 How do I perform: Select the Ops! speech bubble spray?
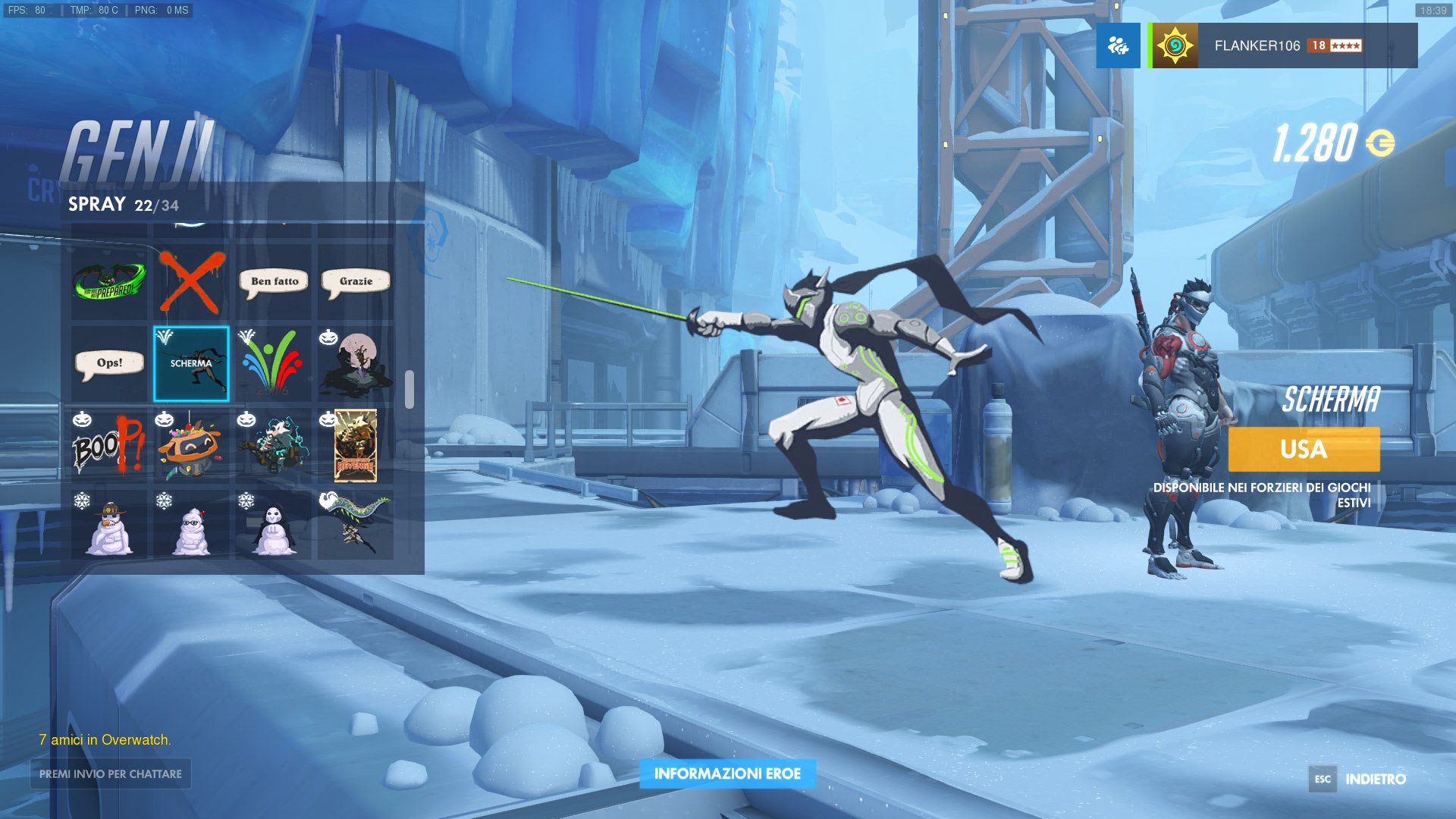pyautogui.click(x=109, y=364)
